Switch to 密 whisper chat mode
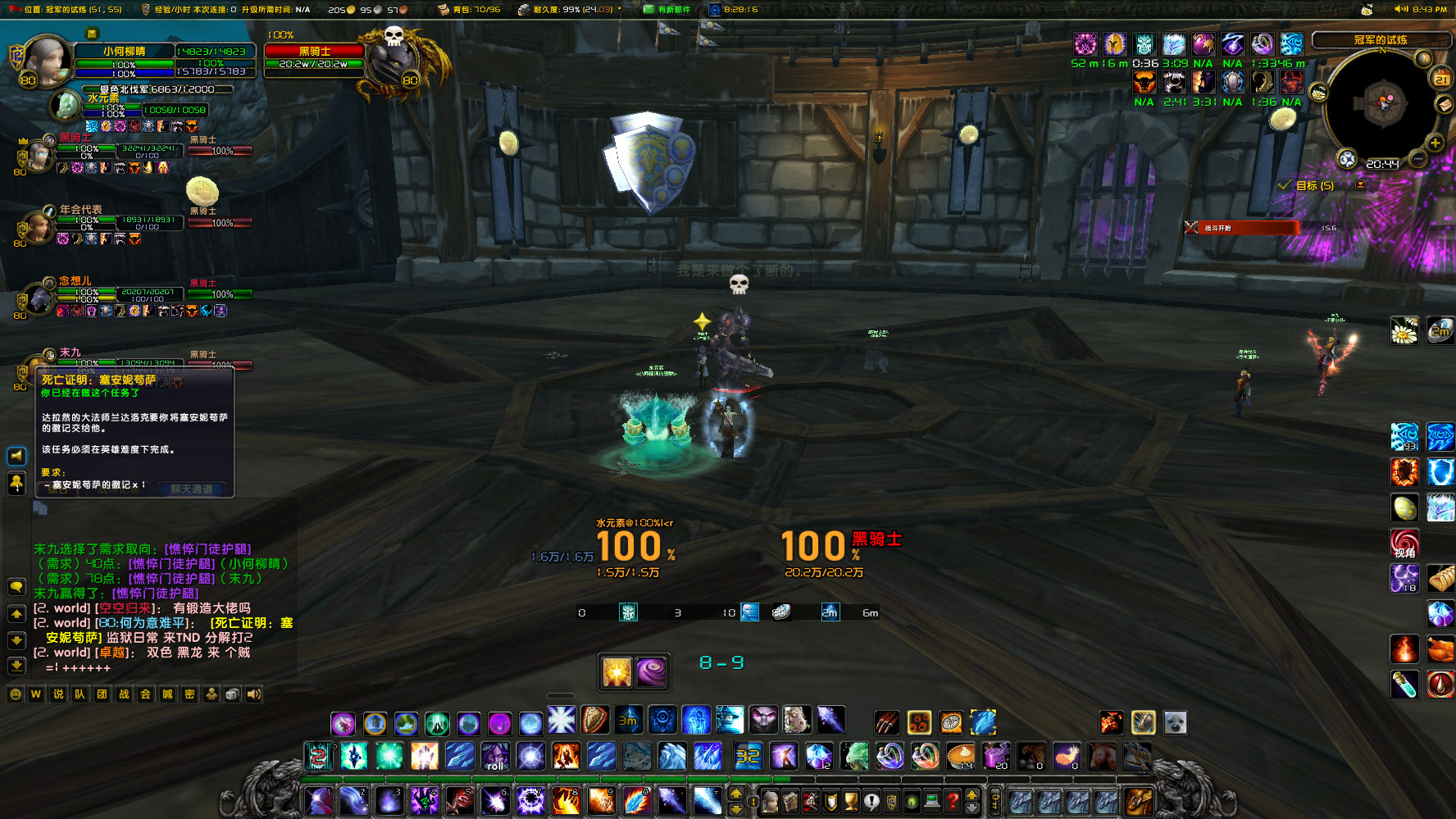This screenshot has height=819, width=1456. [189, 694]
